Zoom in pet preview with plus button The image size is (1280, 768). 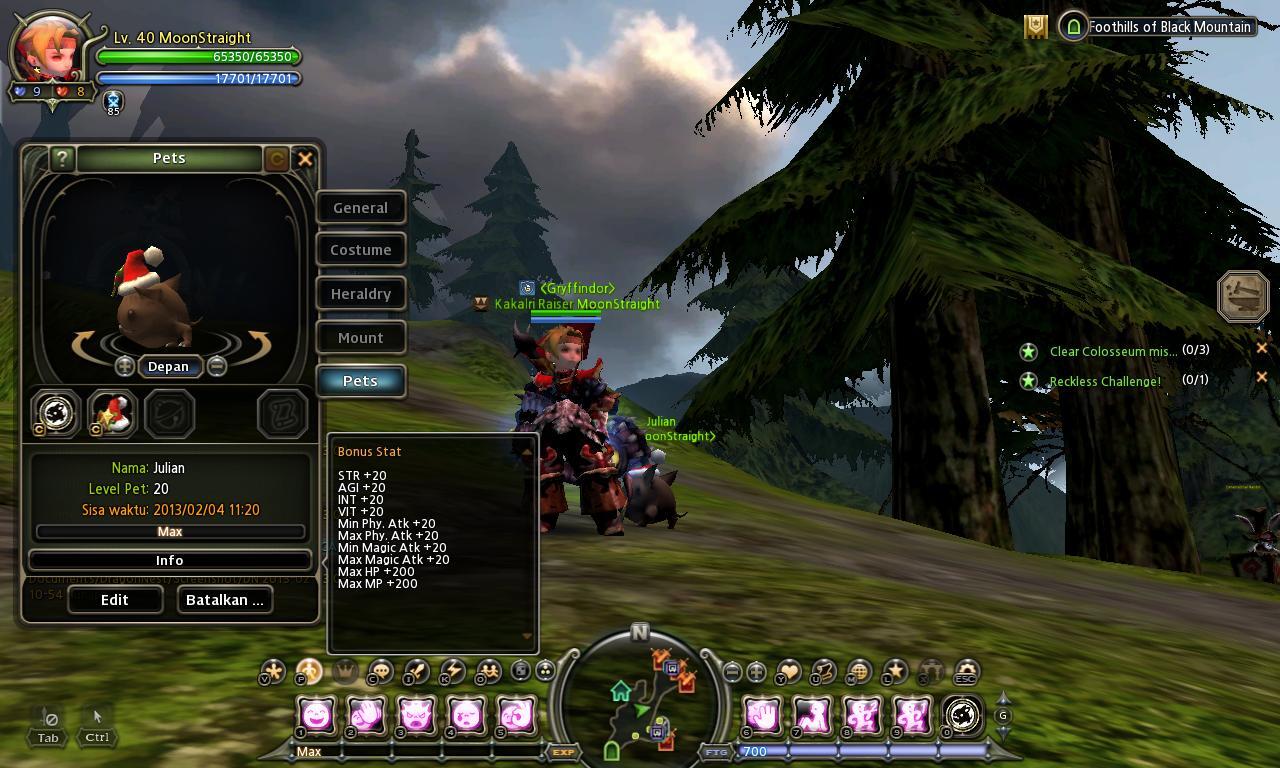coord(125,366)
